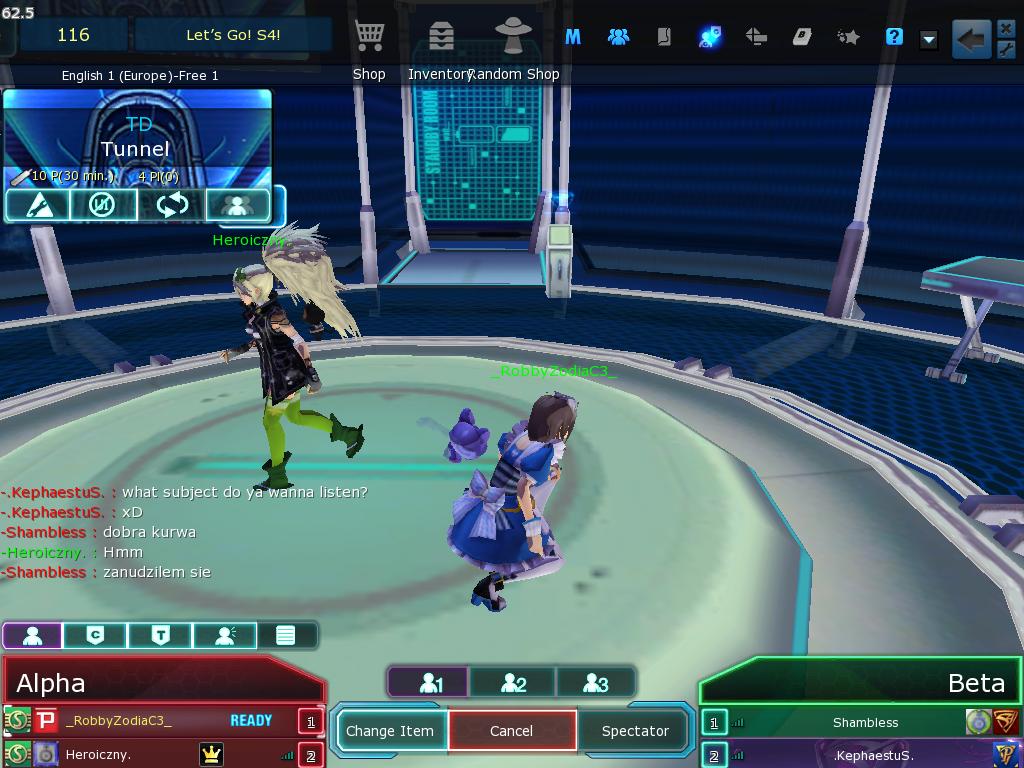Click the blue M icon
This screenshot has height=768, width=1024.
(573, 37)
